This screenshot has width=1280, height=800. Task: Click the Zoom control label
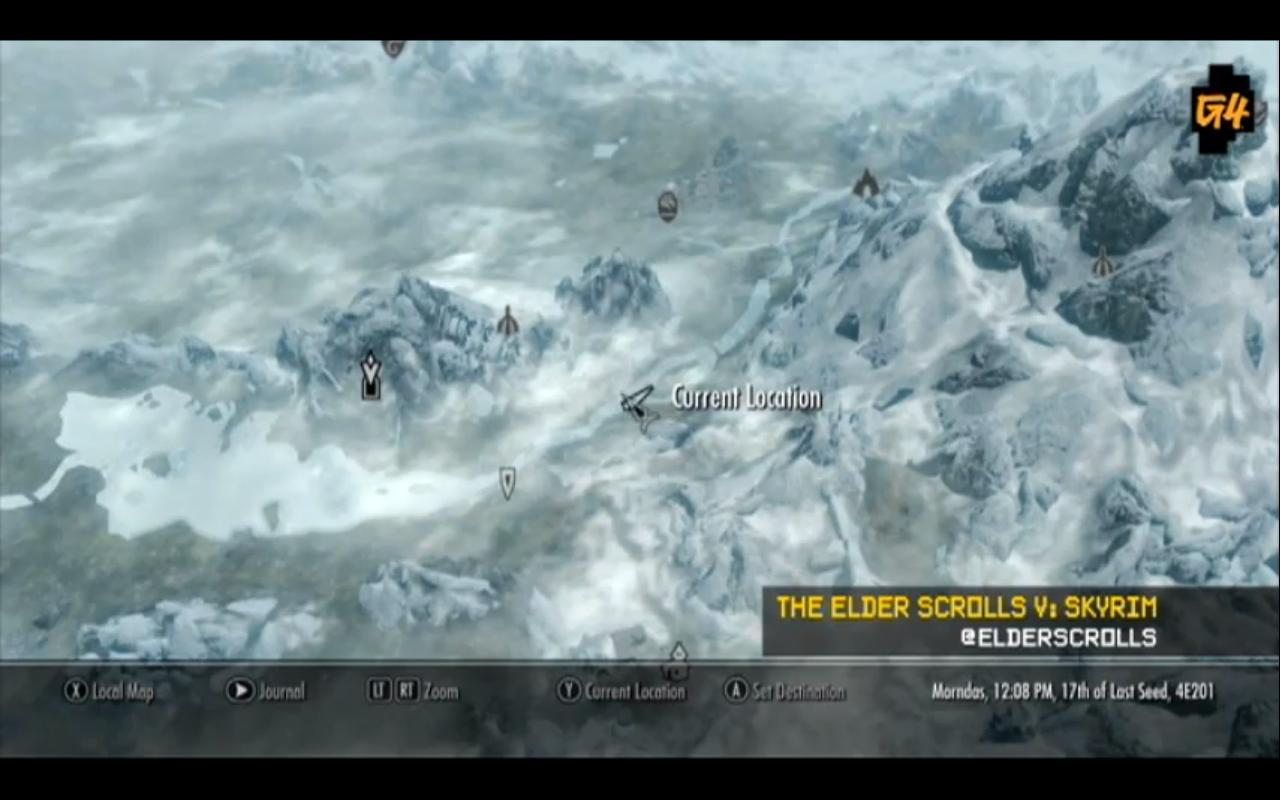441,691
